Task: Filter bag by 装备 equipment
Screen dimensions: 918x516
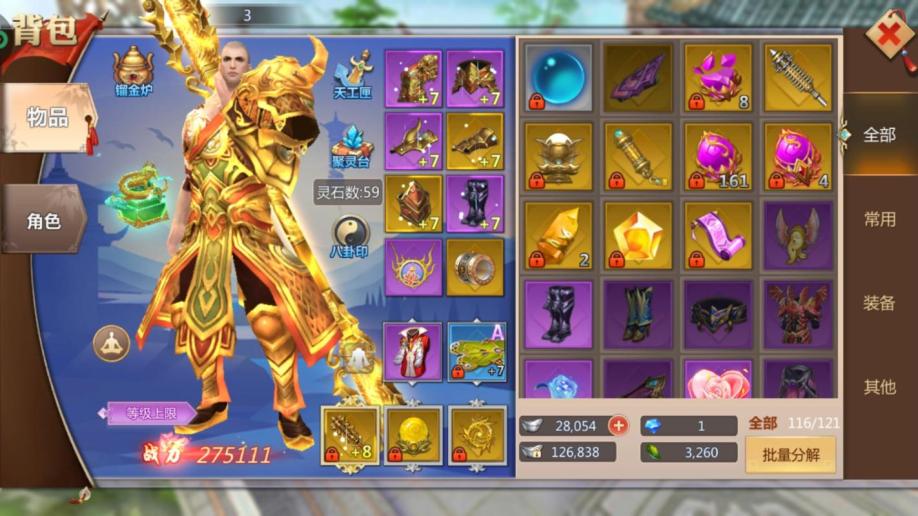Action: [x=880, y=303]
